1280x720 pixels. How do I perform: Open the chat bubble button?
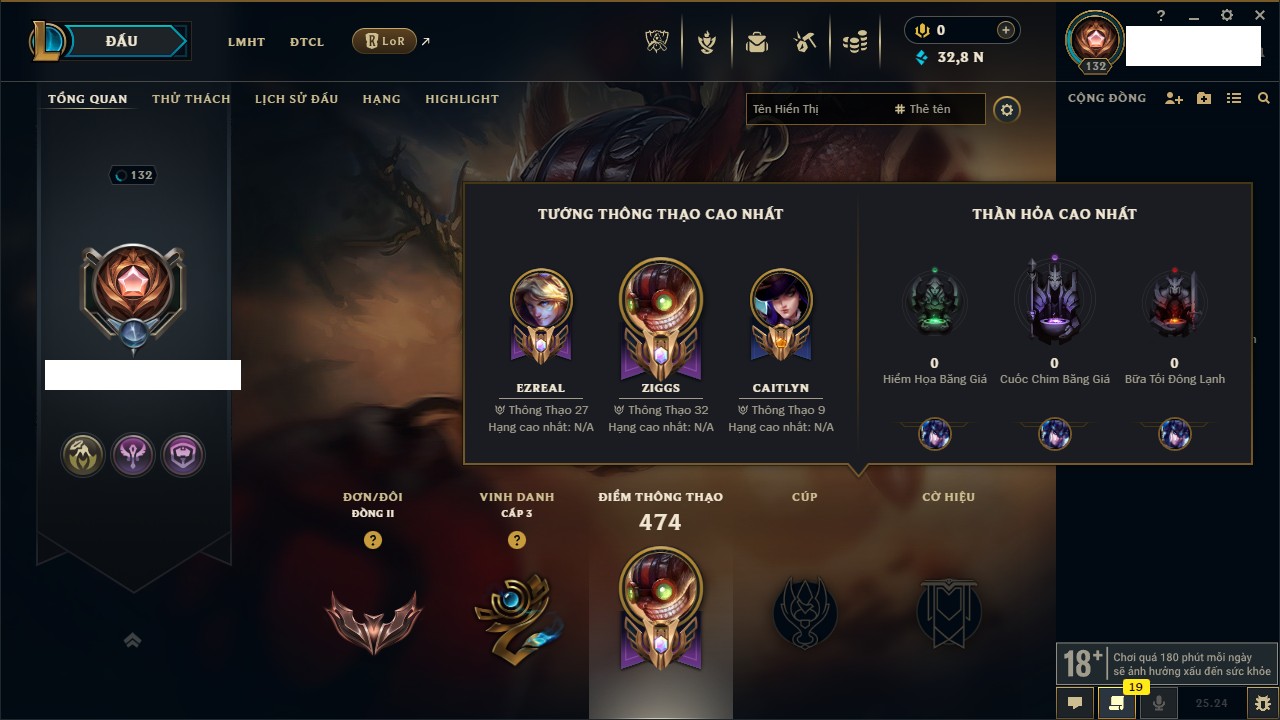click(1075, 703)
